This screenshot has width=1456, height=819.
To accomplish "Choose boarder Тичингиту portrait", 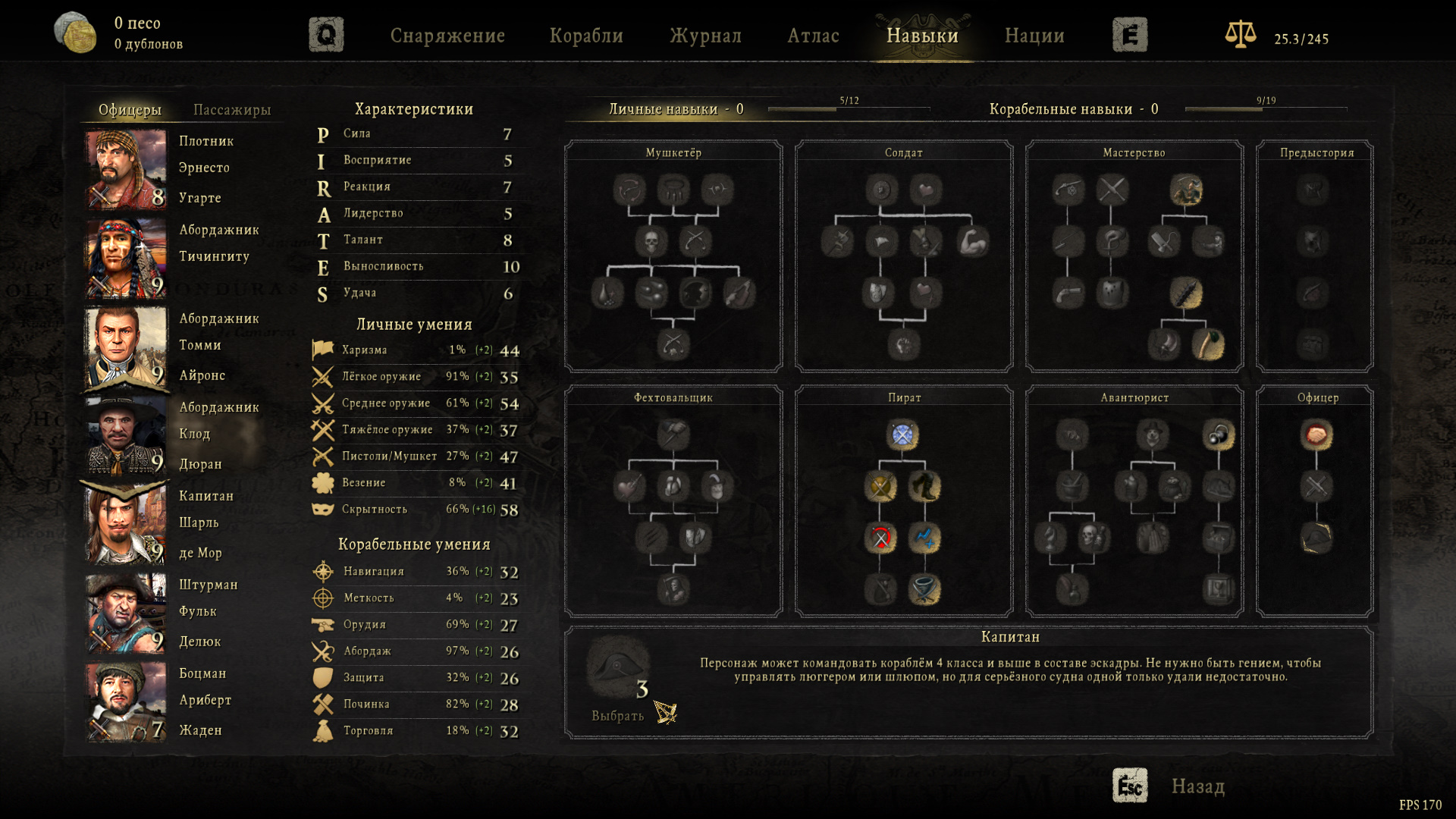I will tap(126, 258).
